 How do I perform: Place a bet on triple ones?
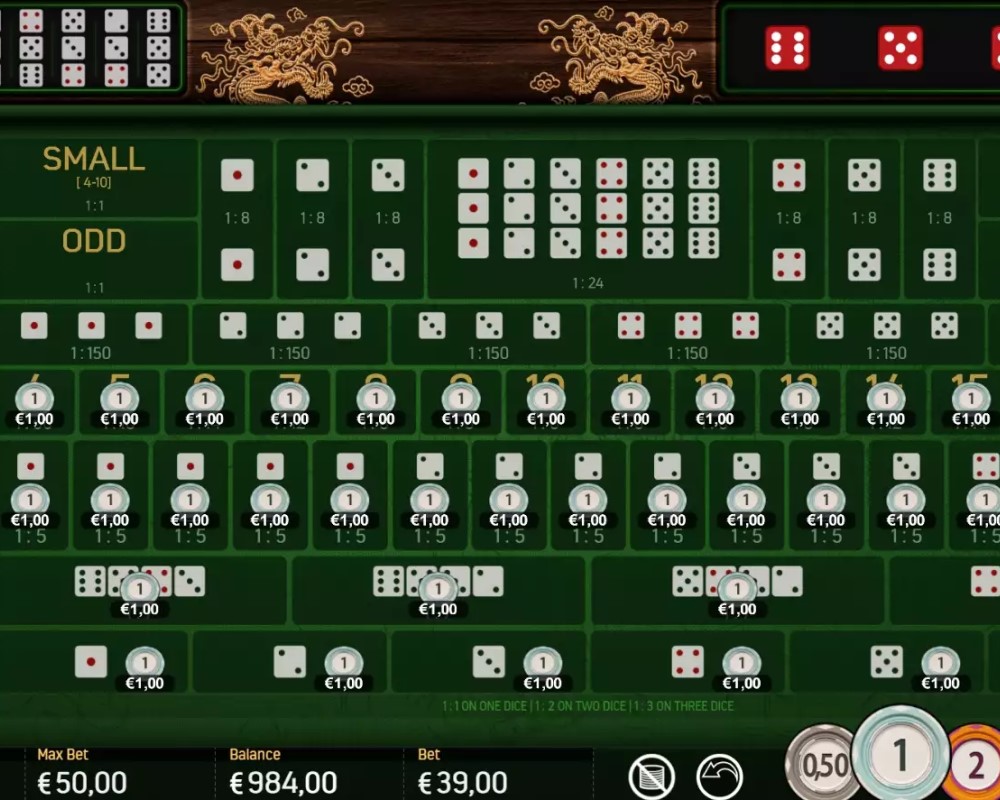[92, 335]
